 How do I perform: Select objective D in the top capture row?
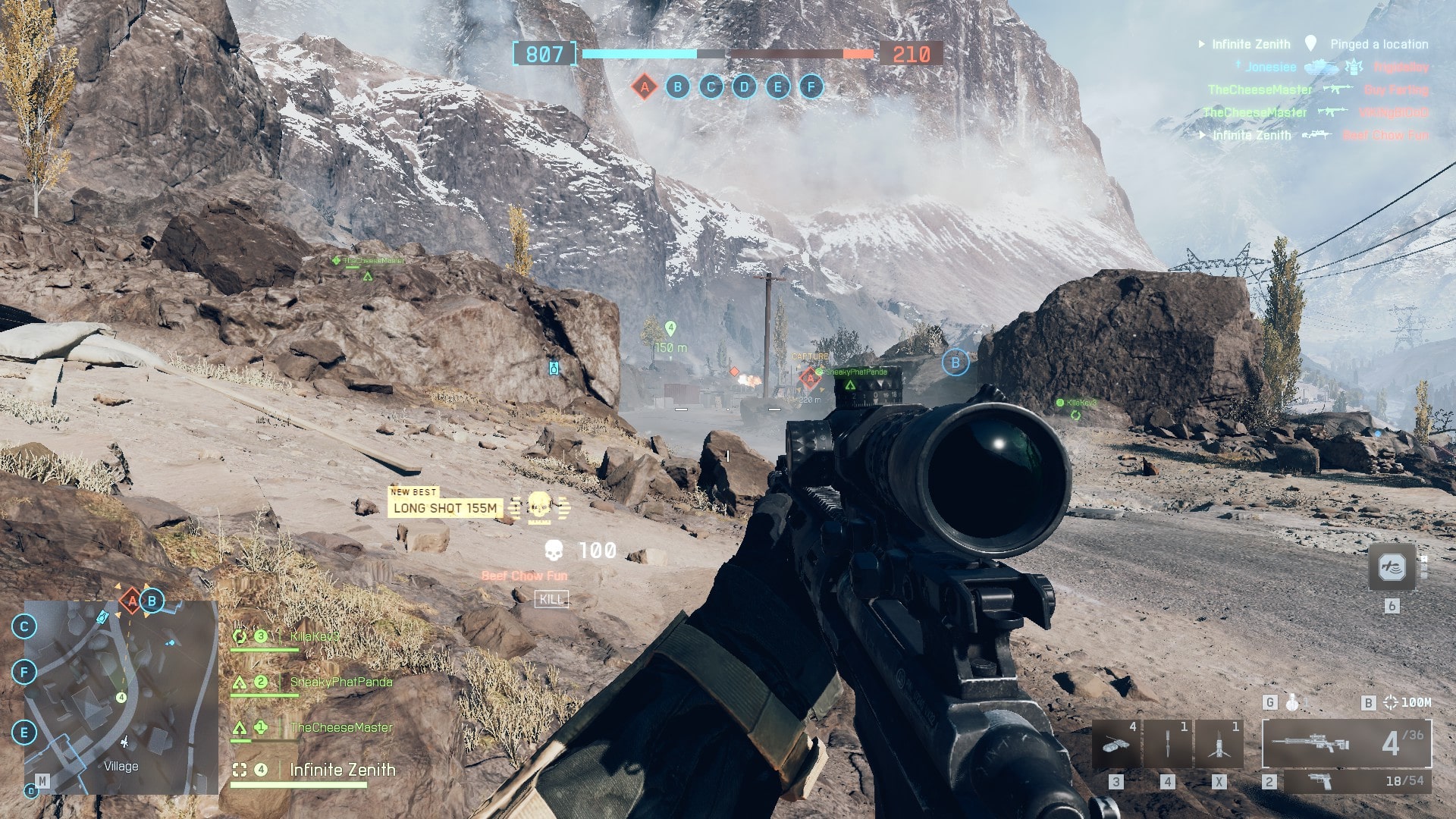point(744,87)
